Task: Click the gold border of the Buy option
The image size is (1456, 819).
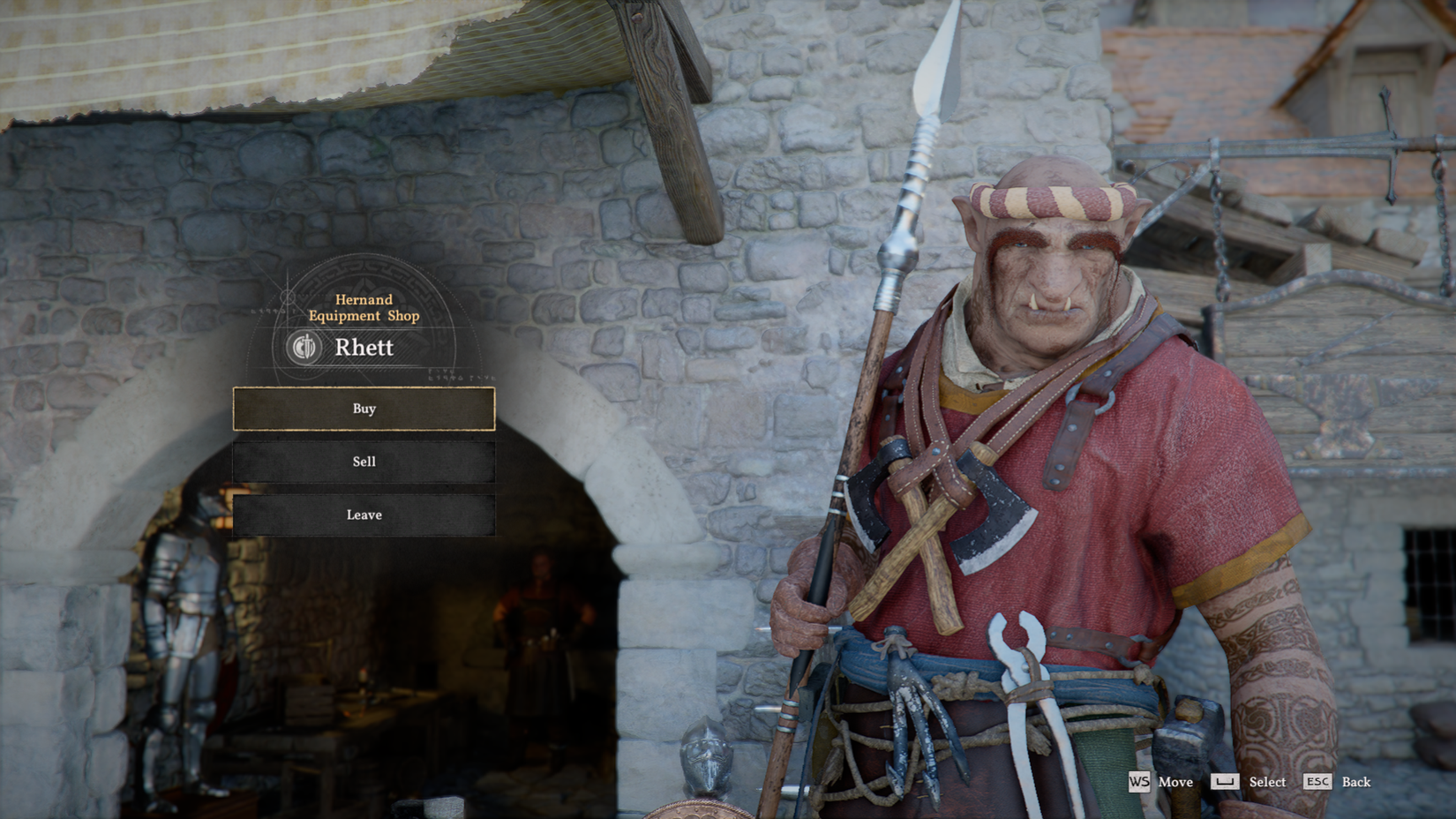Action: click(x=363, y=389)
